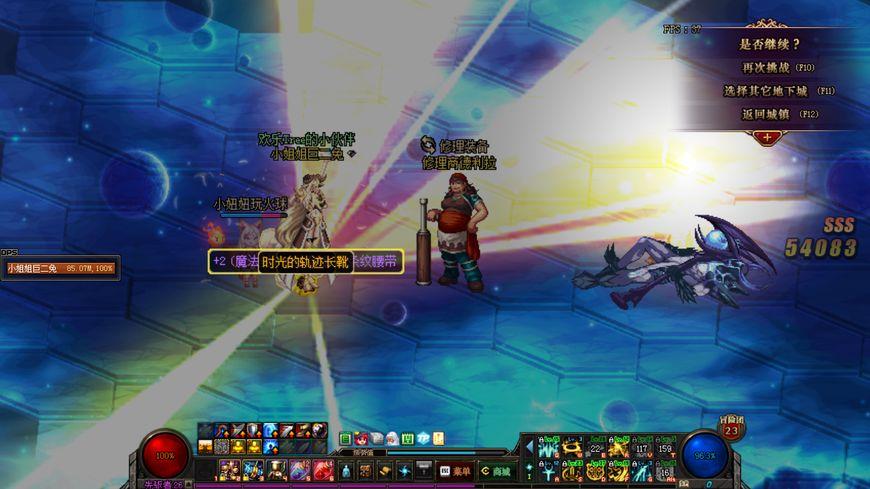The height and width of the screenshot is (489, 870).
Task: Open the yellow note icon in the shortcut row
Action: [438, 439]
